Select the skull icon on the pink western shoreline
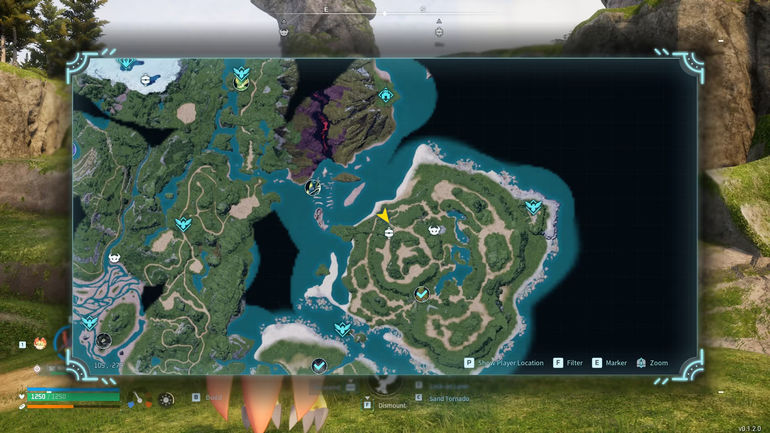The width and height of the screenshot is (770, 433). click(x=113, y=258)
